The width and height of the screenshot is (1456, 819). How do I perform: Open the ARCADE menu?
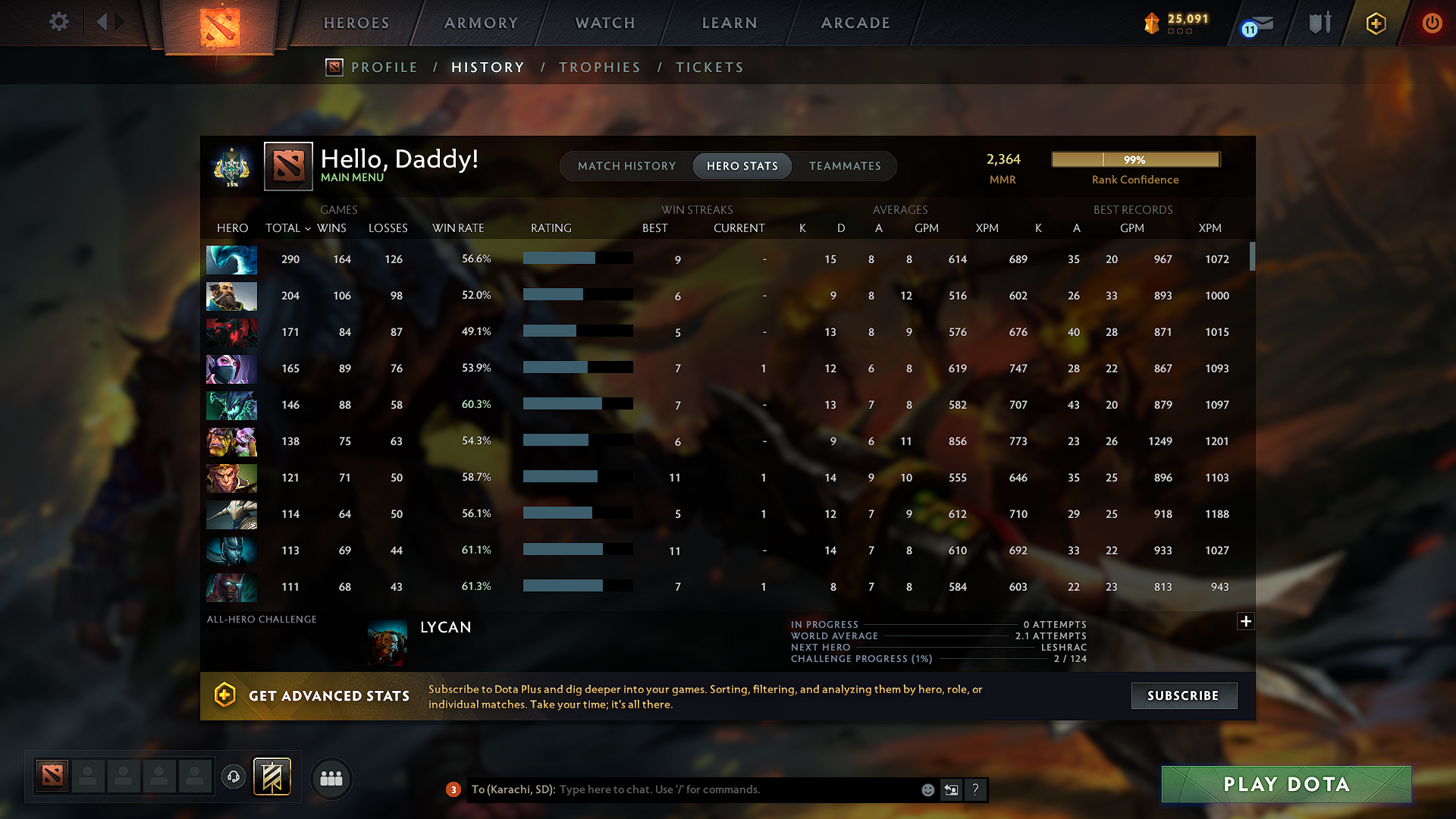tap(855, 23)
